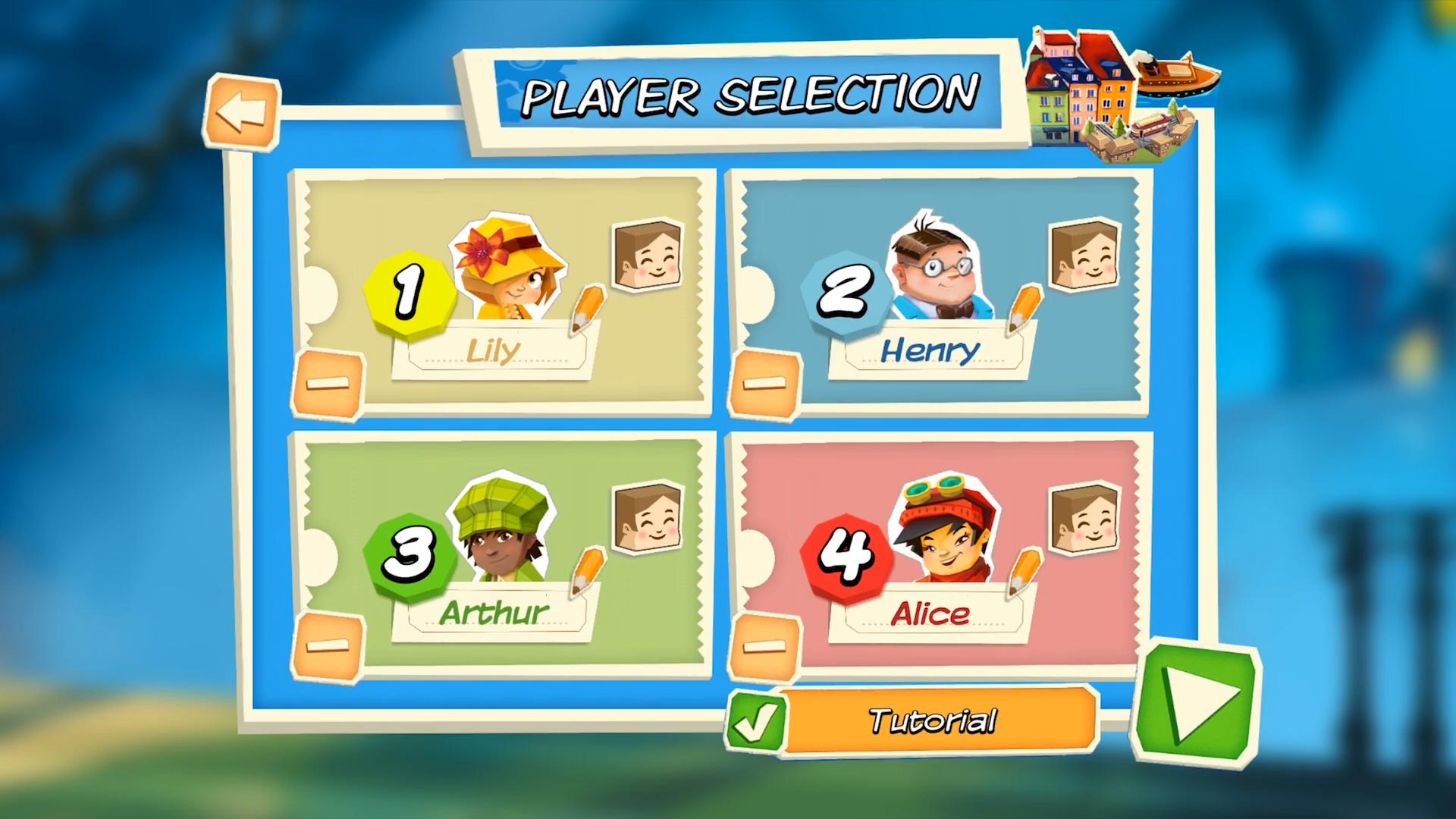Viewport: 1456px width, 819px height.
Task: Remove player 3 Arthur with minus button
Action: (328, 646)
